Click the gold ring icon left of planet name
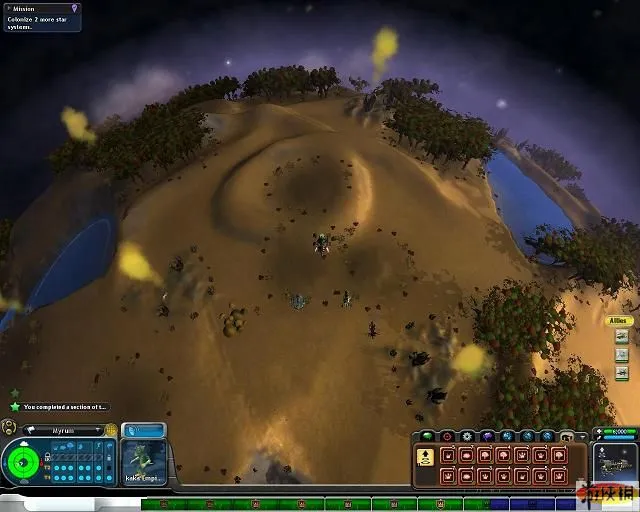 (x=9, y=427)
